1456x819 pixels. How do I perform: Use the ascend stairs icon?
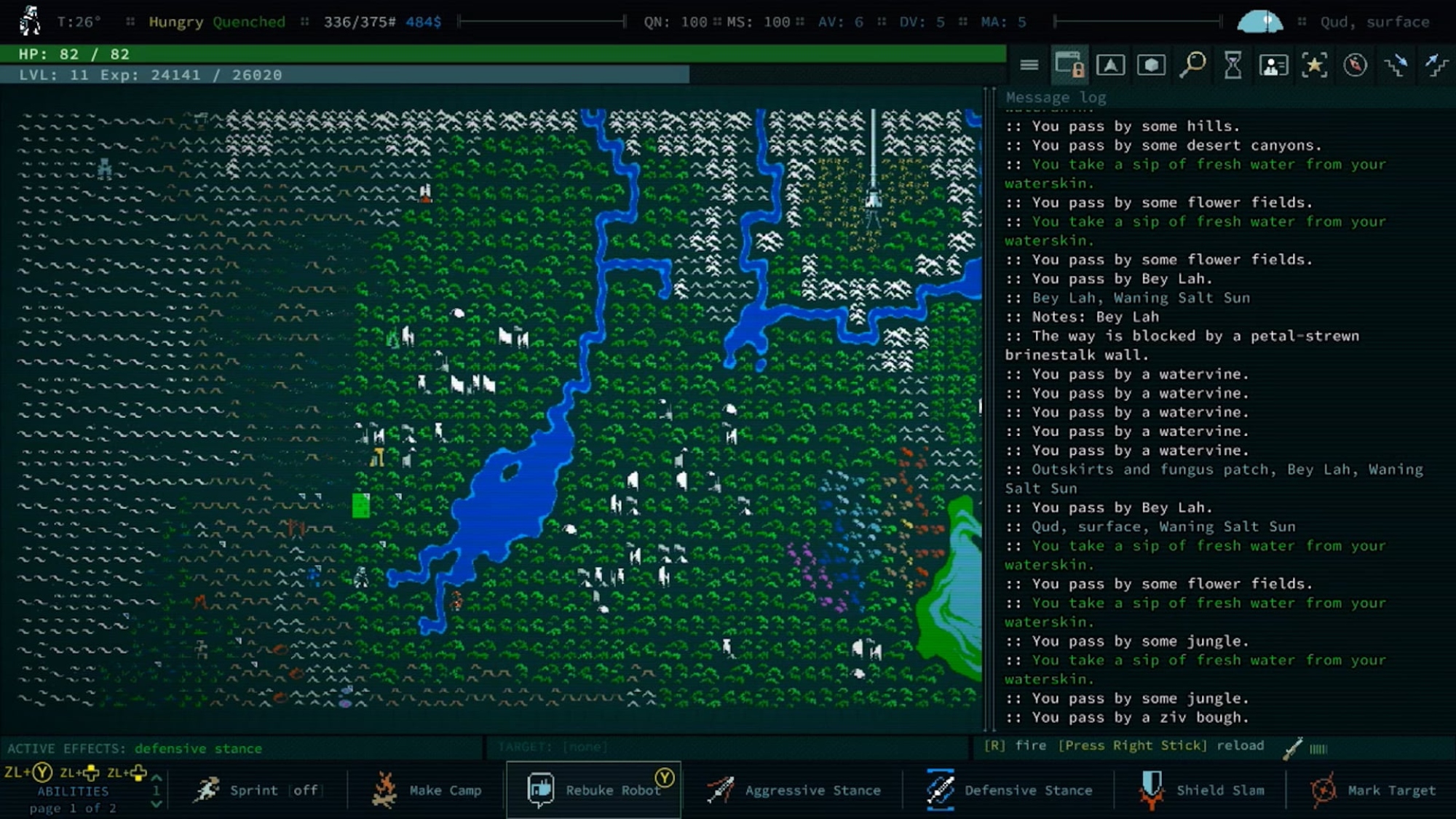(1436, 66)
